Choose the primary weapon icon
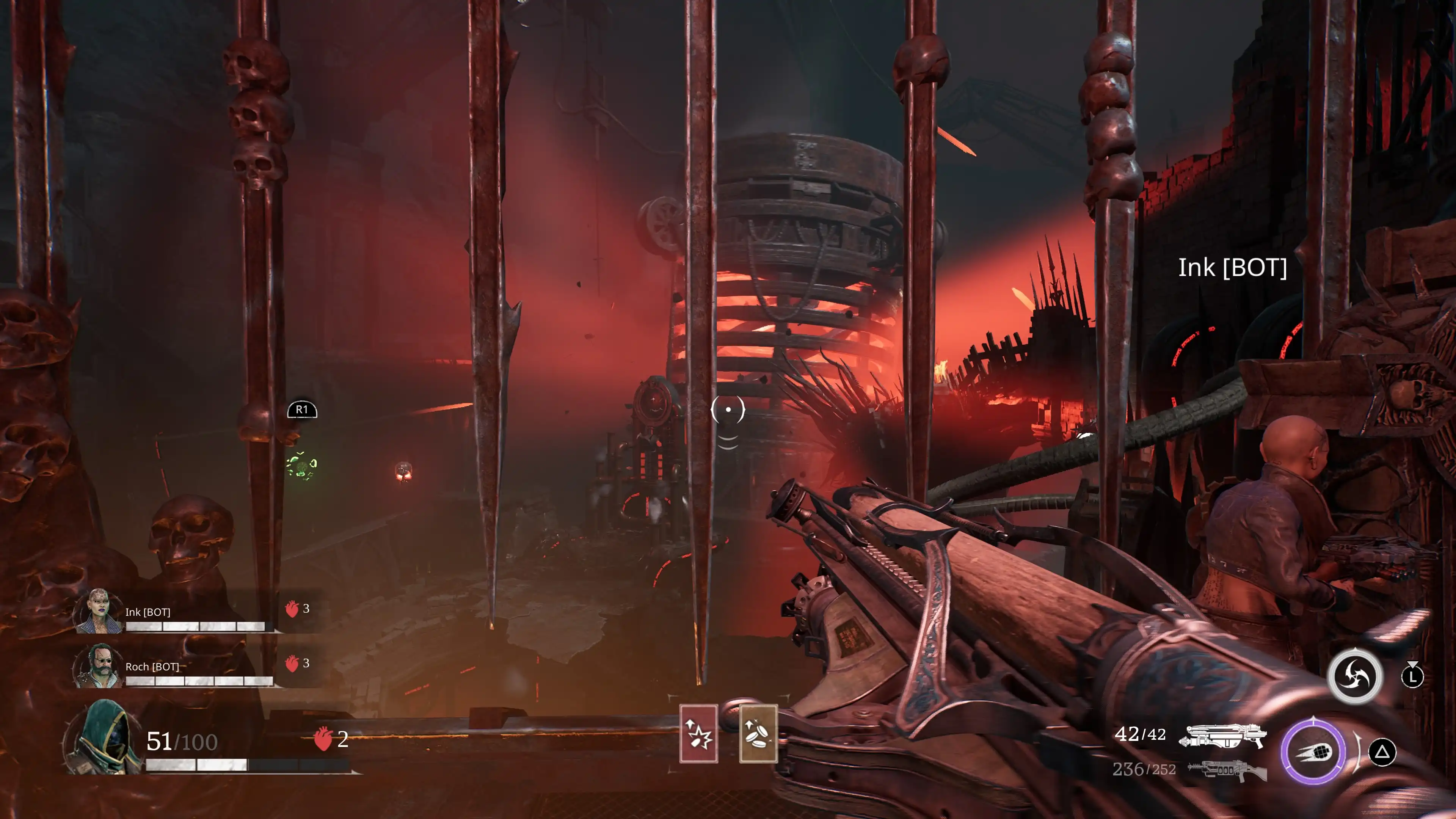Screen dimensions: 1456x819 click(x=1222, y=735)
